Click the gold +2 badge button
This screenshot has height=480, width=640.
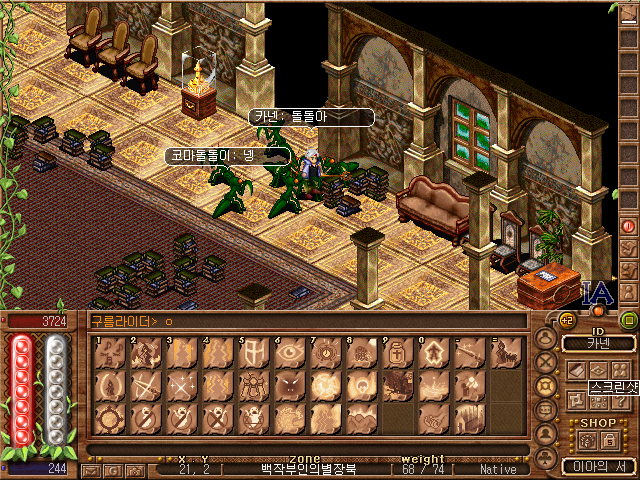[565, 320]
